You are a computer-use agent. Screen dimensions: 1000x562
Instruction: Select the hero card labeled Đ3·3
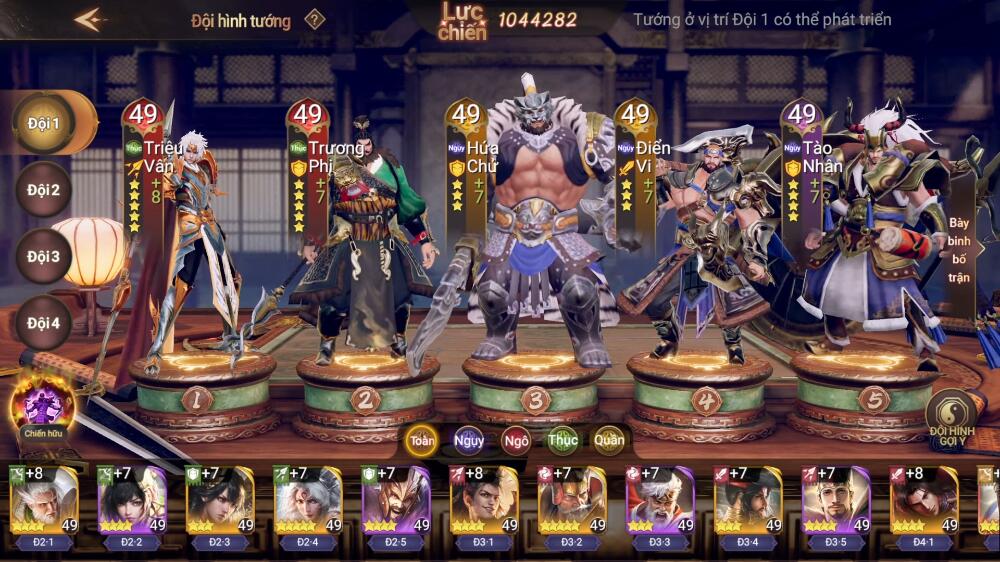(x=660, y=503)
